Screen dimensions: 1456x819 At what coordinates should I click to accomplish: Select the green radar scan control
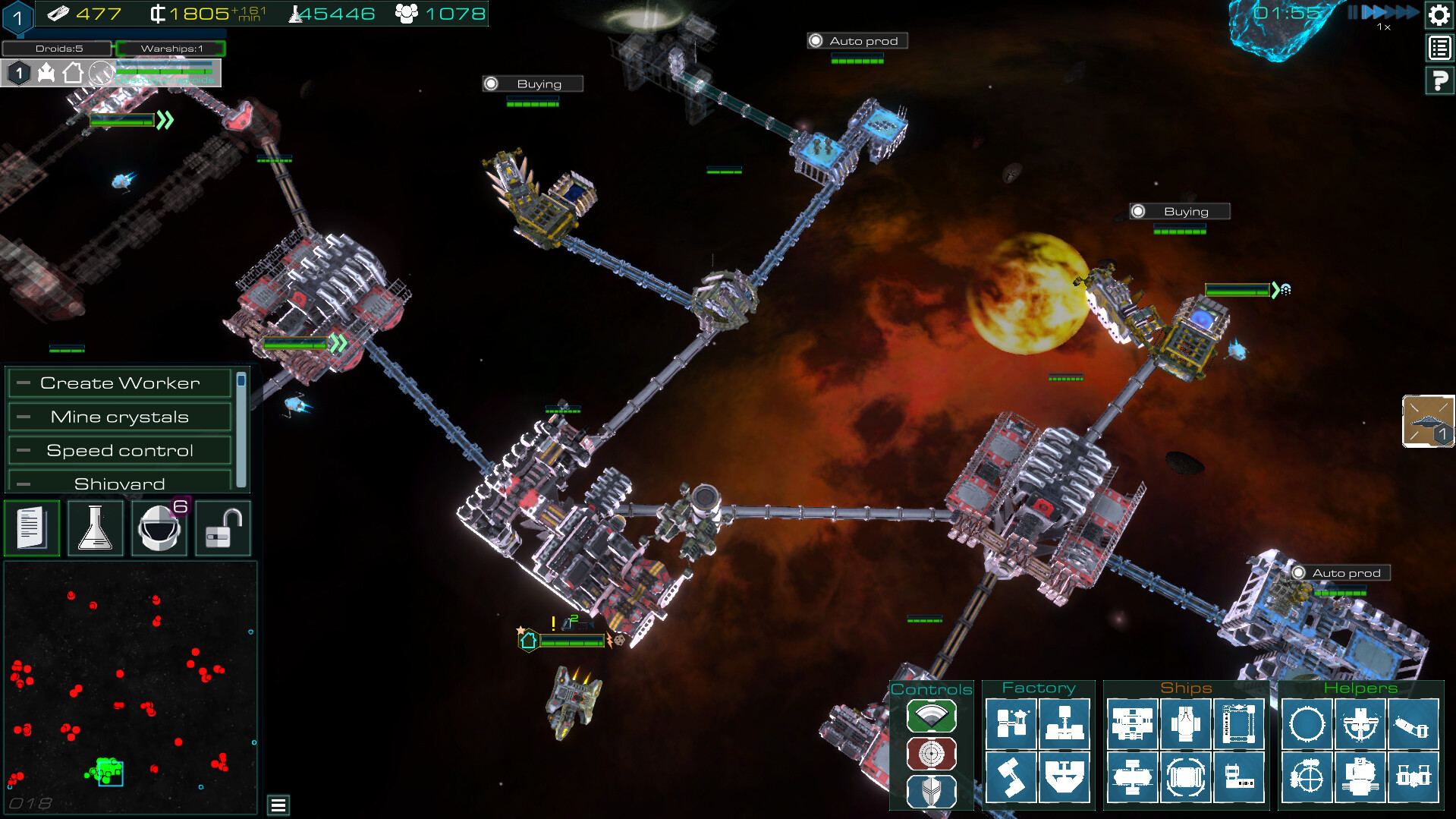pos(931,716)
